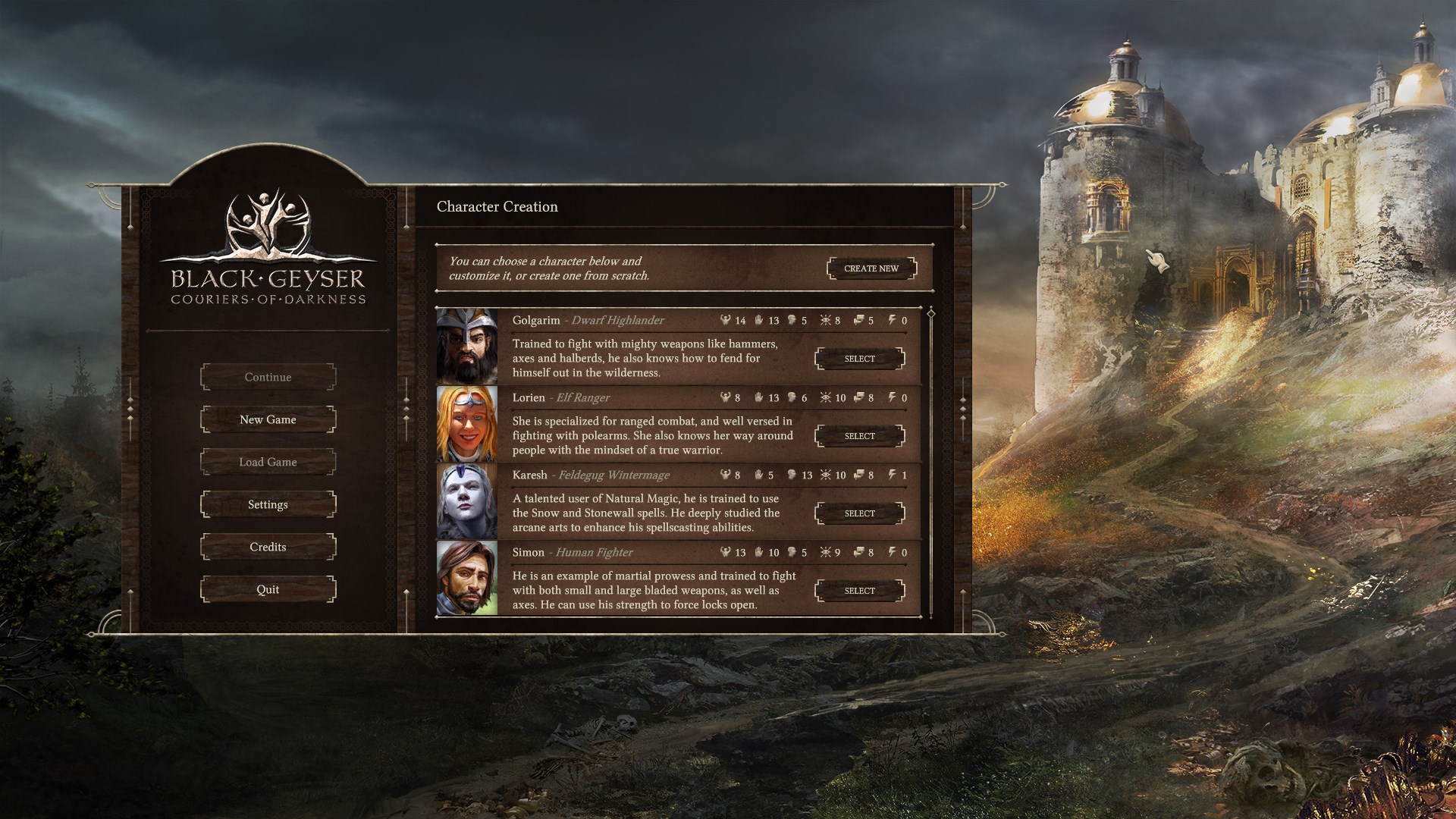Choose Lorien the Elf Ranger

point(859,436)
